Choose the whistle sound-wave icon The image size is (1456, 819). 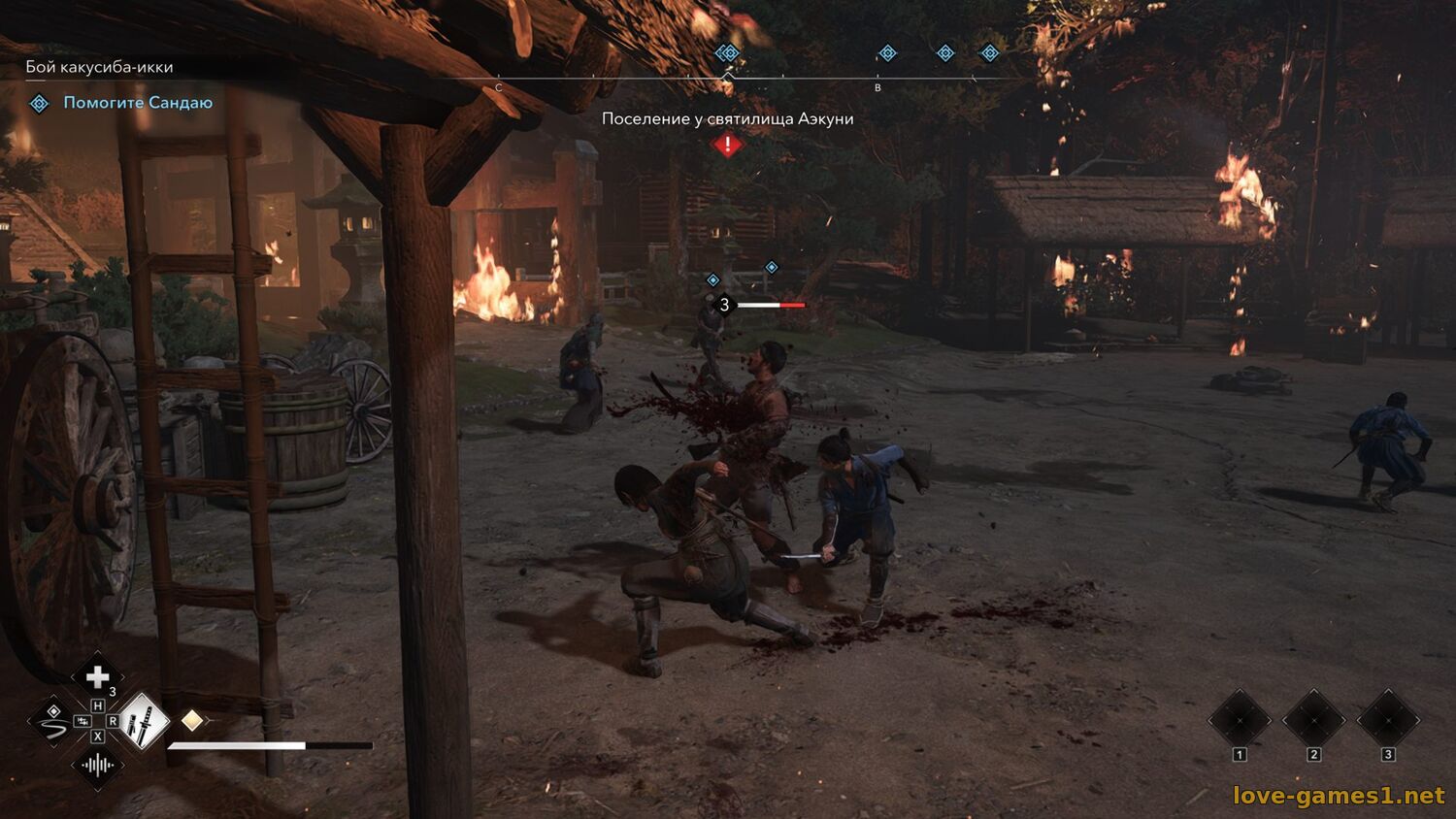tap(97, 765)
